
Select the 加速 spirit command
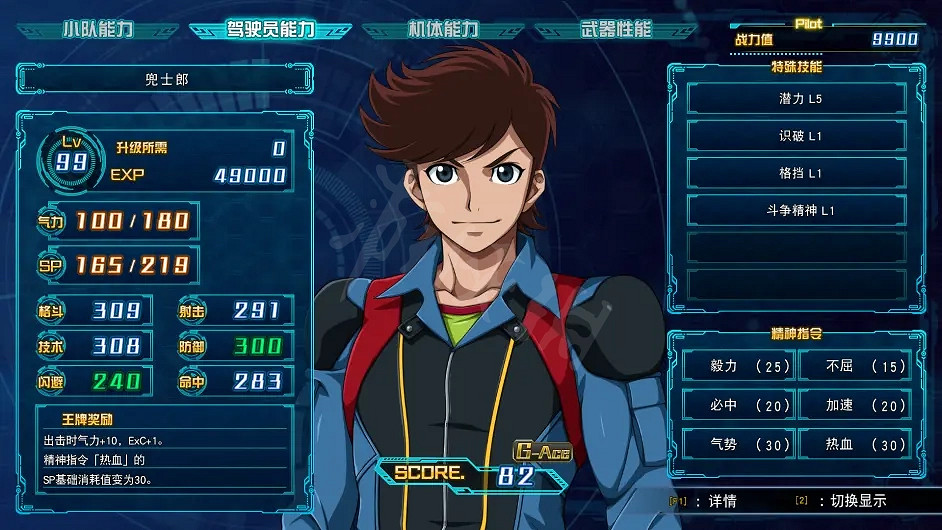click(x=854, y=405)
